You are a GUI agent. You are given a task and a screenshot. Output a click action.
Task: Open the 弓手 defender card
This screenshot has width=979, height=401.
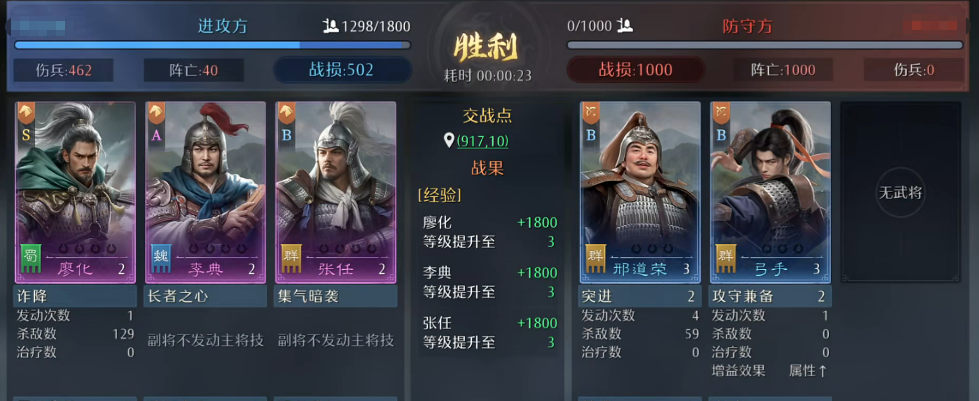click(x=770, y=190)
